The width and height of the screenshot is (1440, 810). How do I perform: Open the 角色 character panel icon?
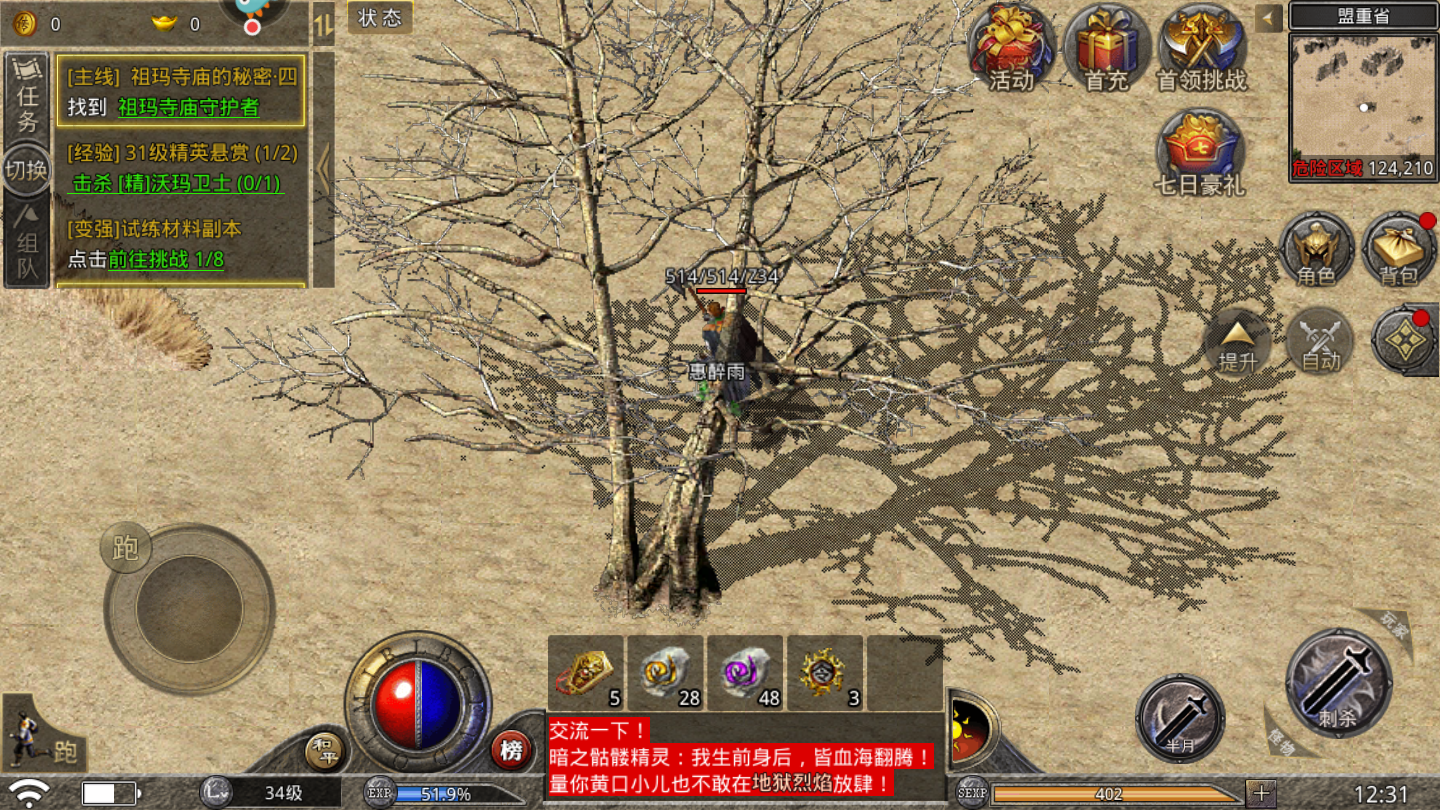[1317, 250]
